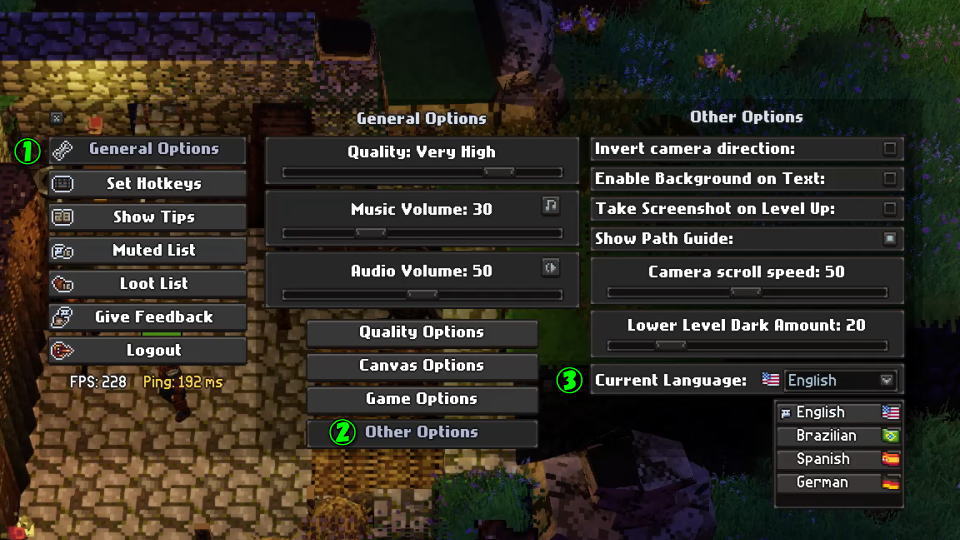This screenshot has height=540, width=960.
Task: Click the Current Language dropdown
Action: [840, 380]
